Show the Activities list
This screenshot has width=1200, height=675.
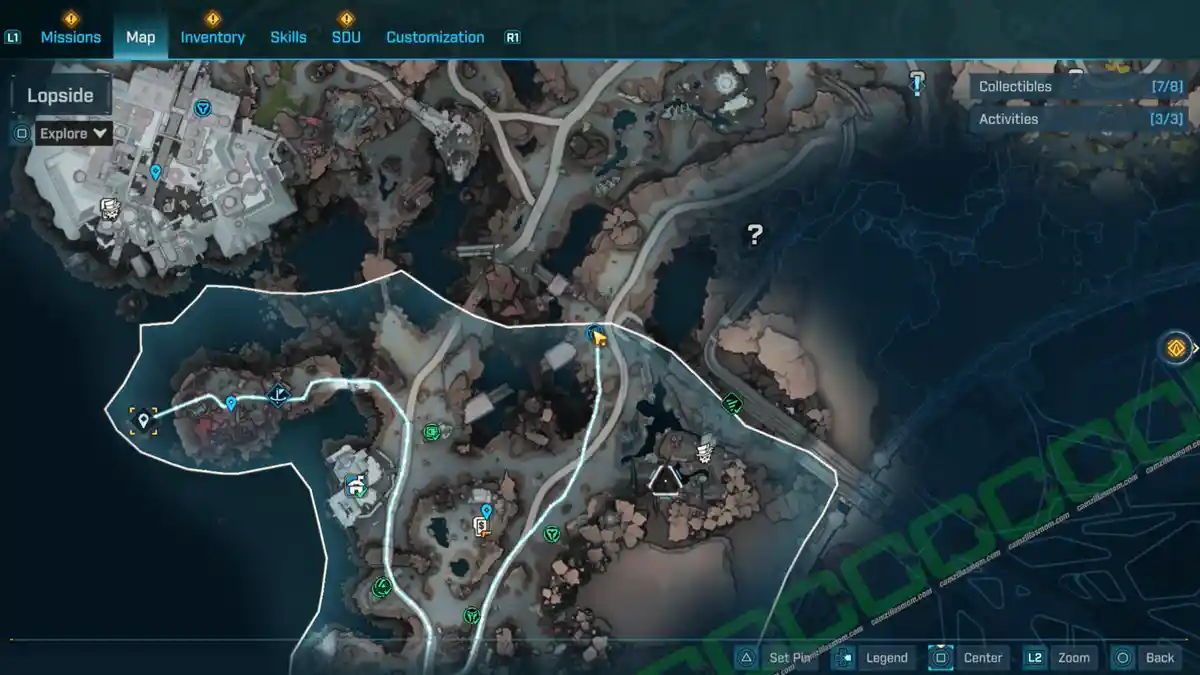click(x=1078, y=119)
